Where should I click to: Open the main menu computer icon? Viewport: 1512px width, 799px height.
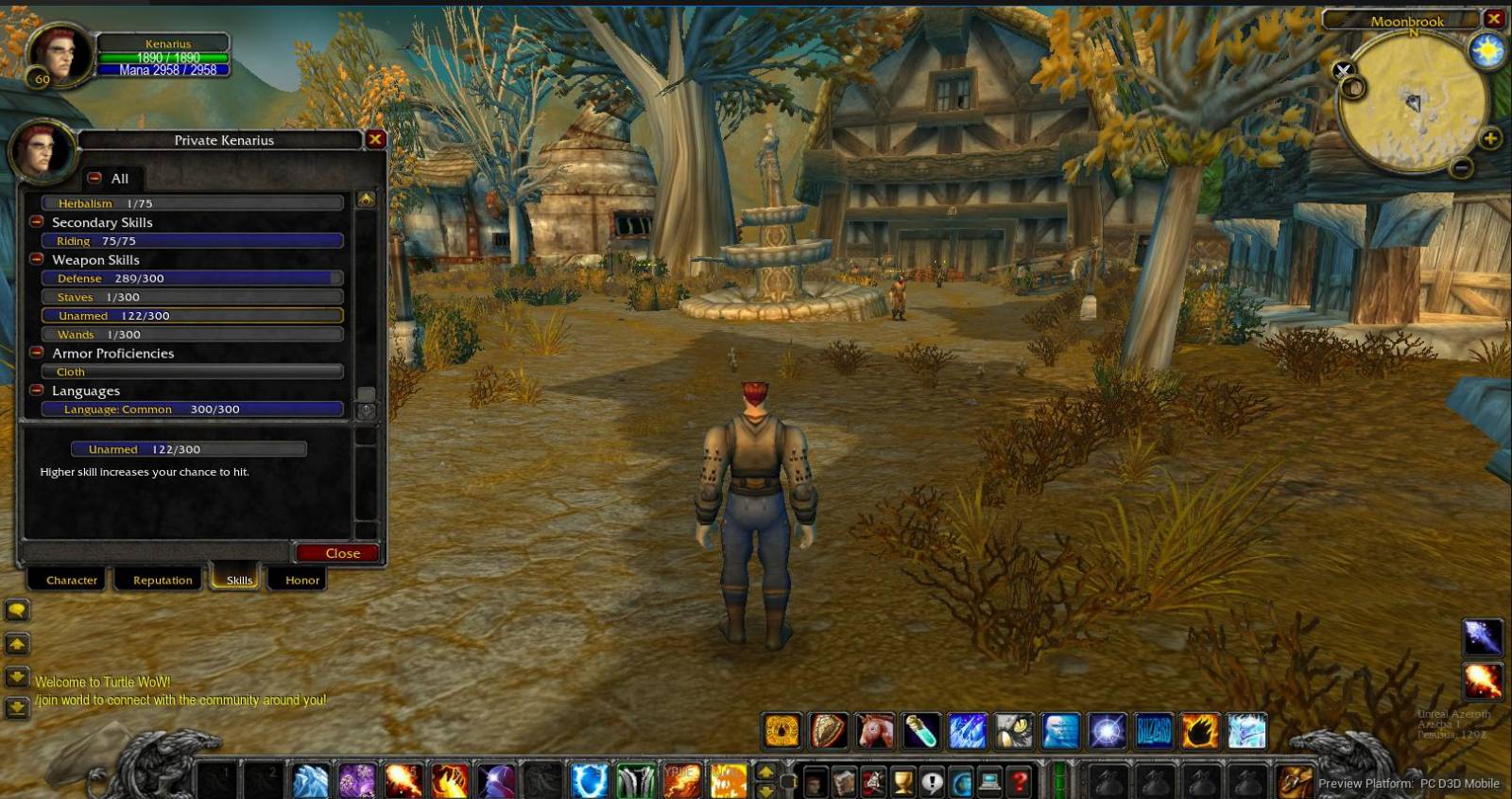[x=988, y=782]
